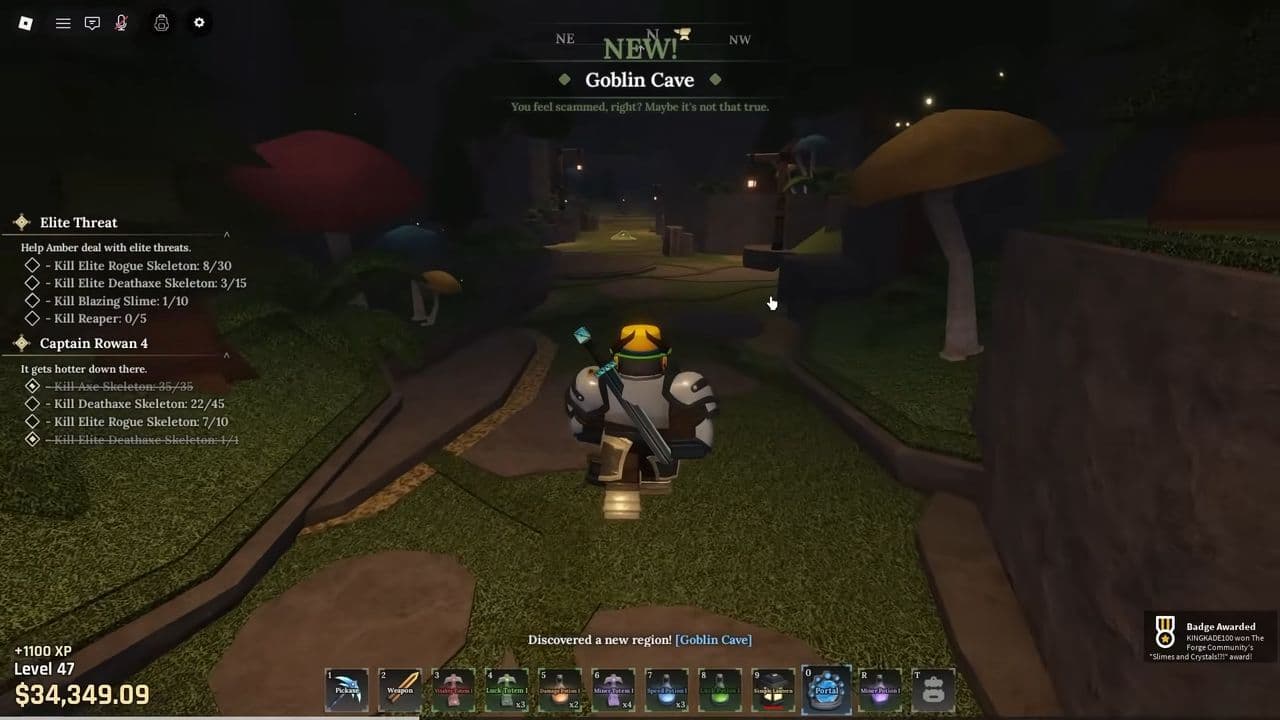Use the Miner Totem I in slot 6
Image resolution: width=1280 pixels, height=720 pixels.
pyautogui.click(x=615, y=688)
